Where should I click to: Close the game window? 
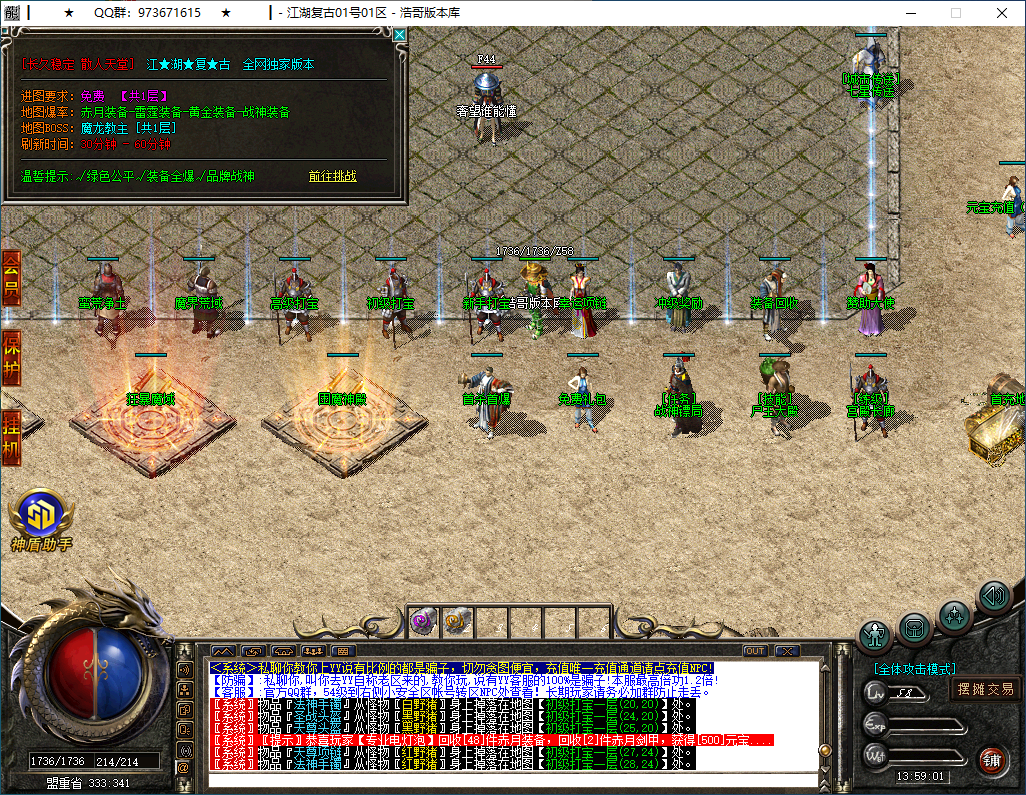pyautogui.click(x=1002, y=13)
